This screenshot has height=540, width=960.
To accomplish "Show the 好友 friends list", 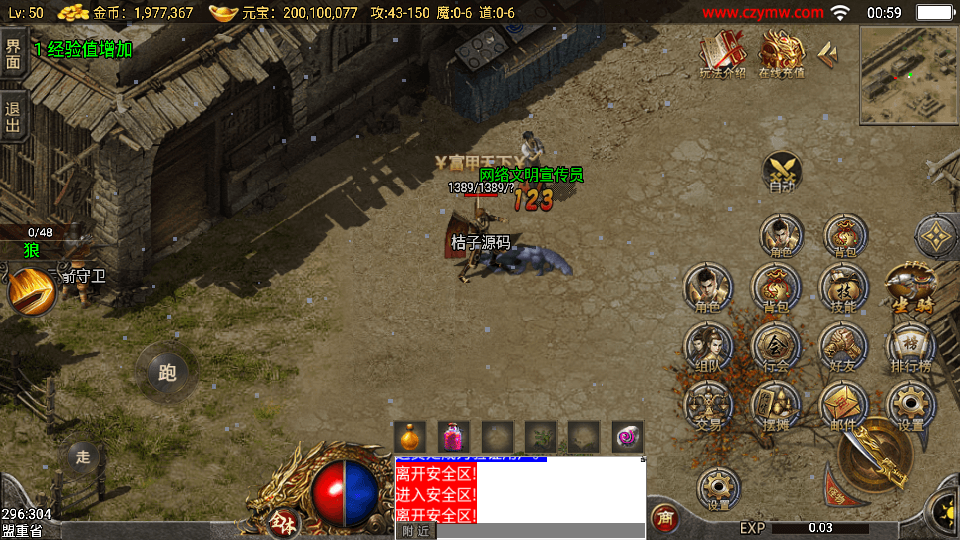I will pyautogui.click(x=843, y=347).
